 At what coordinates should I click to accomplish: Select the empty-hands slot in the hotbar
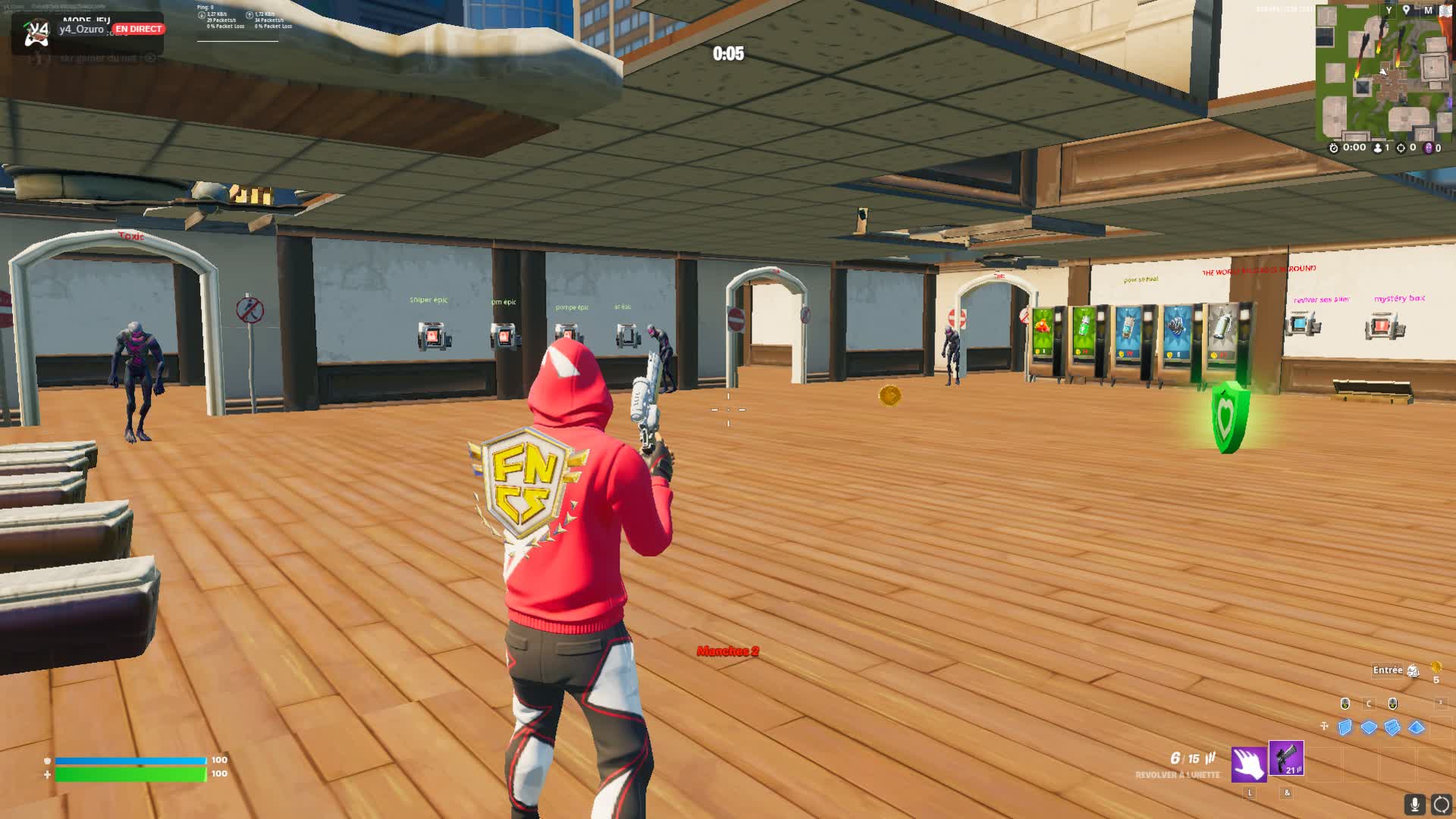(1248, 764)
